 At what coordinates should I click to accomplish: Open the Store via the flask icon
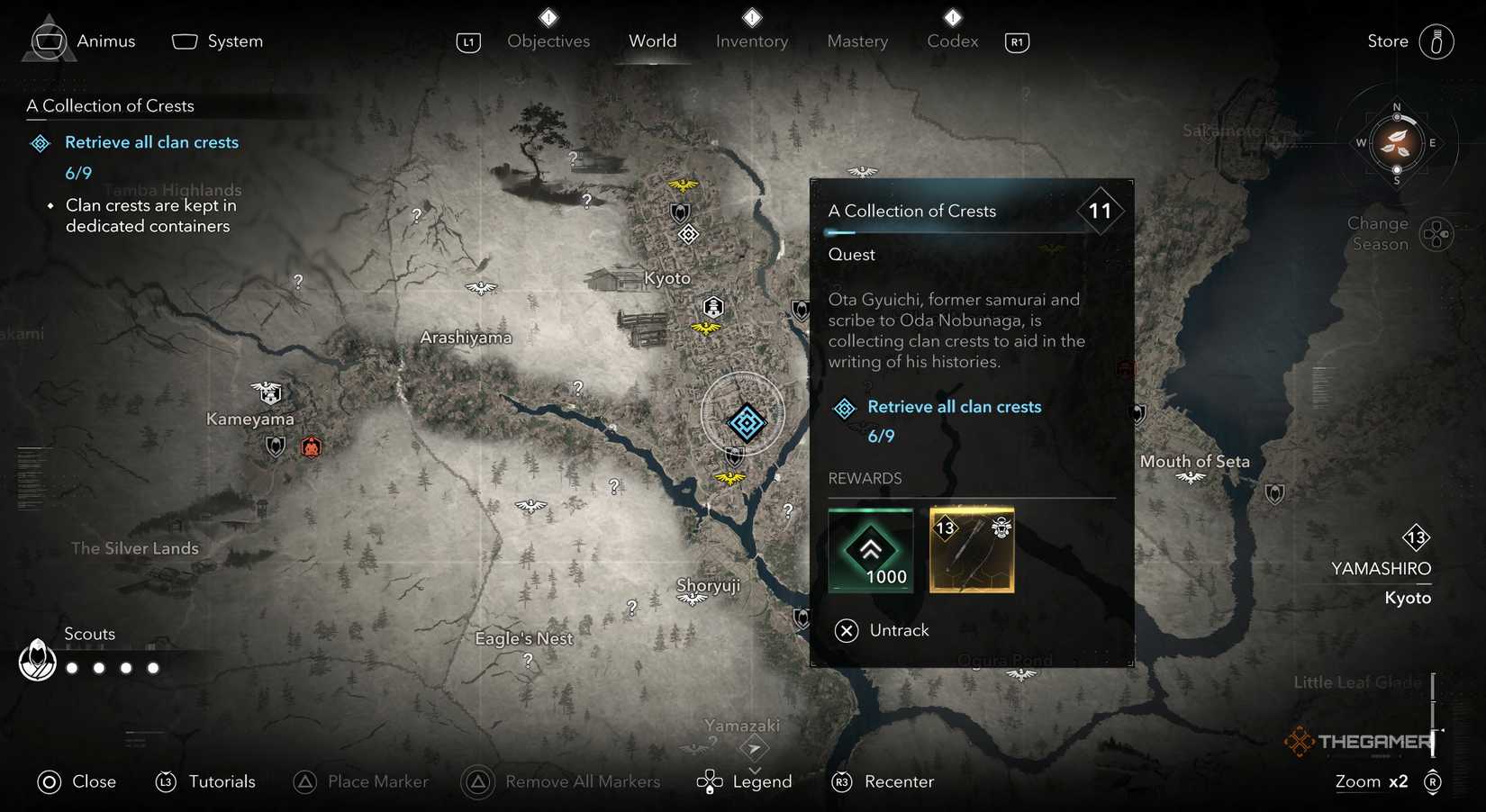[x=1435, y=41]
